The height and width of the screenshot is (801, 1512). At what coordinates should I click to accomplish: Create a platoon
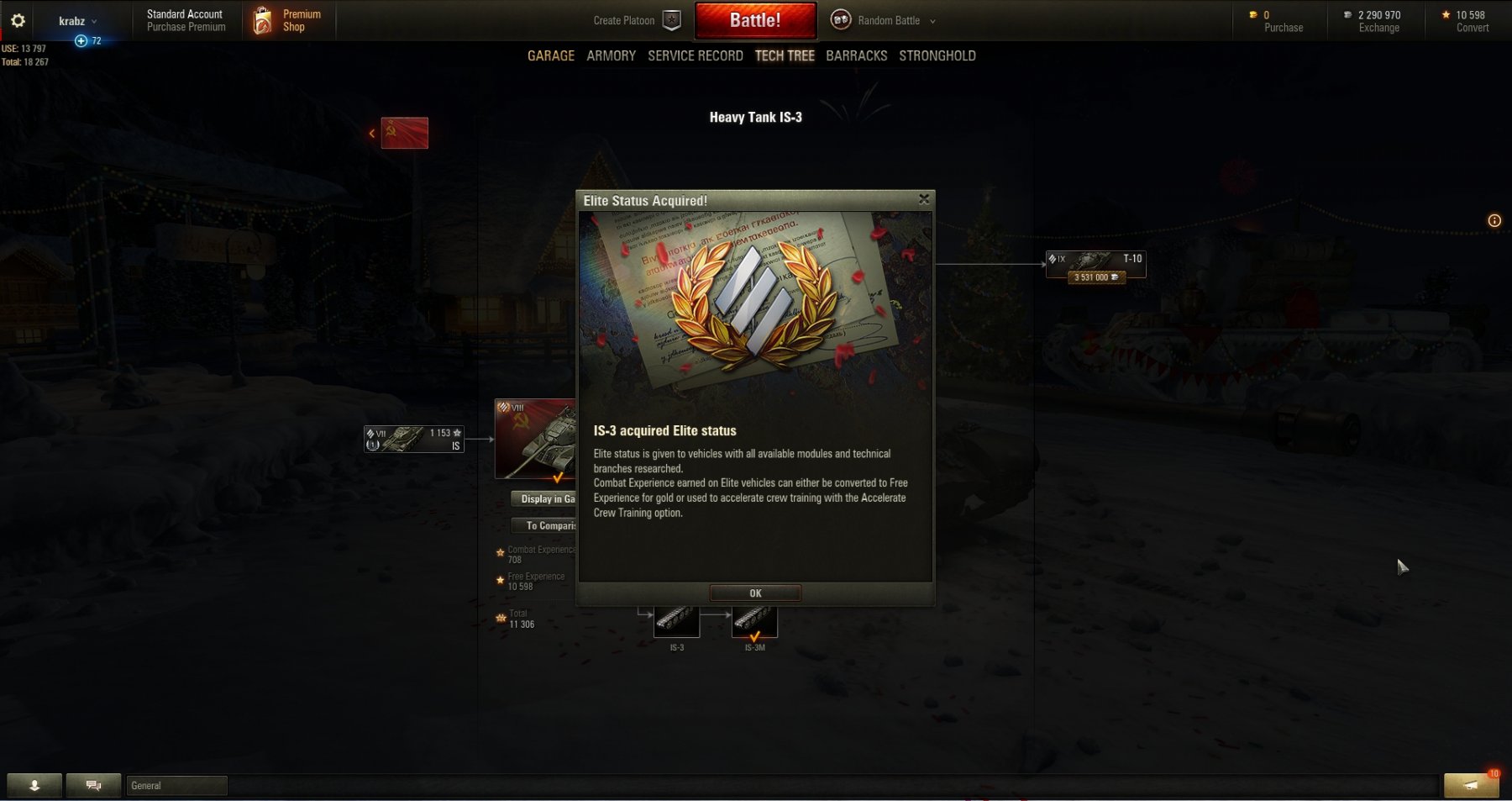(636, 20)
